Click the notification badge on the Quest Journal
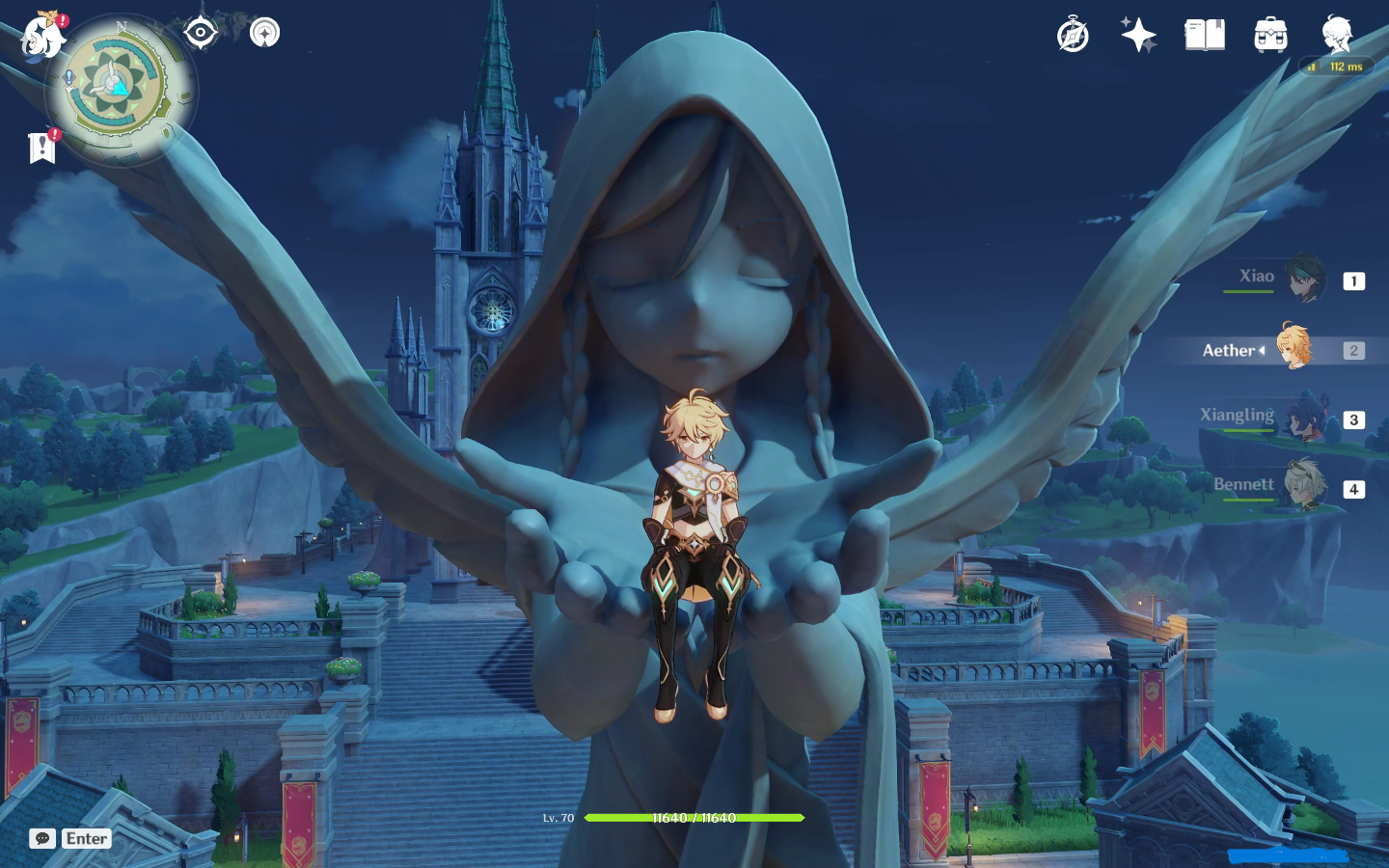The height and width of the screenshot is (868, 1389). click(x=54, y=136)
